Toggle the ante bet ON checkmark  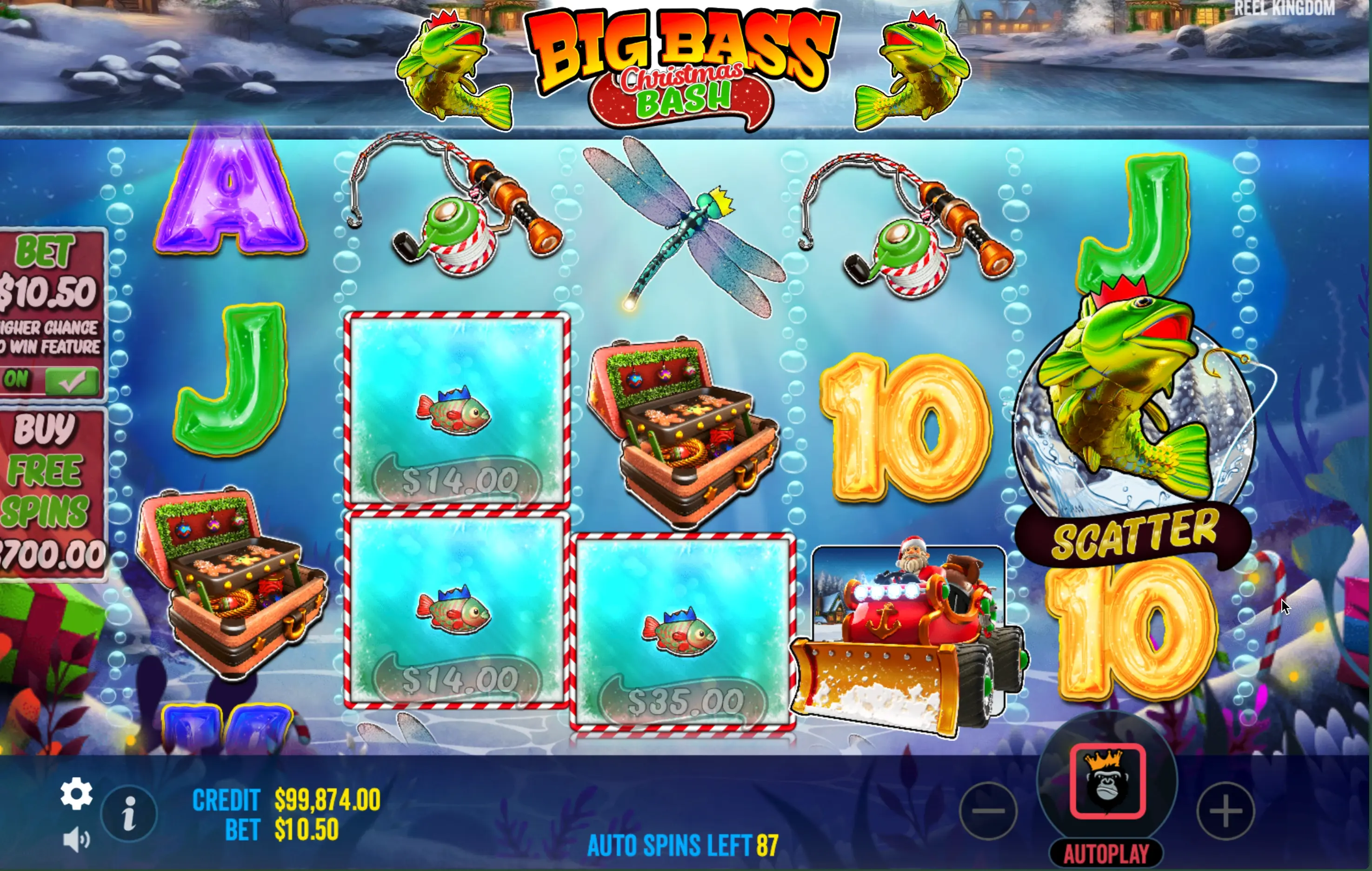coord(71,381)
